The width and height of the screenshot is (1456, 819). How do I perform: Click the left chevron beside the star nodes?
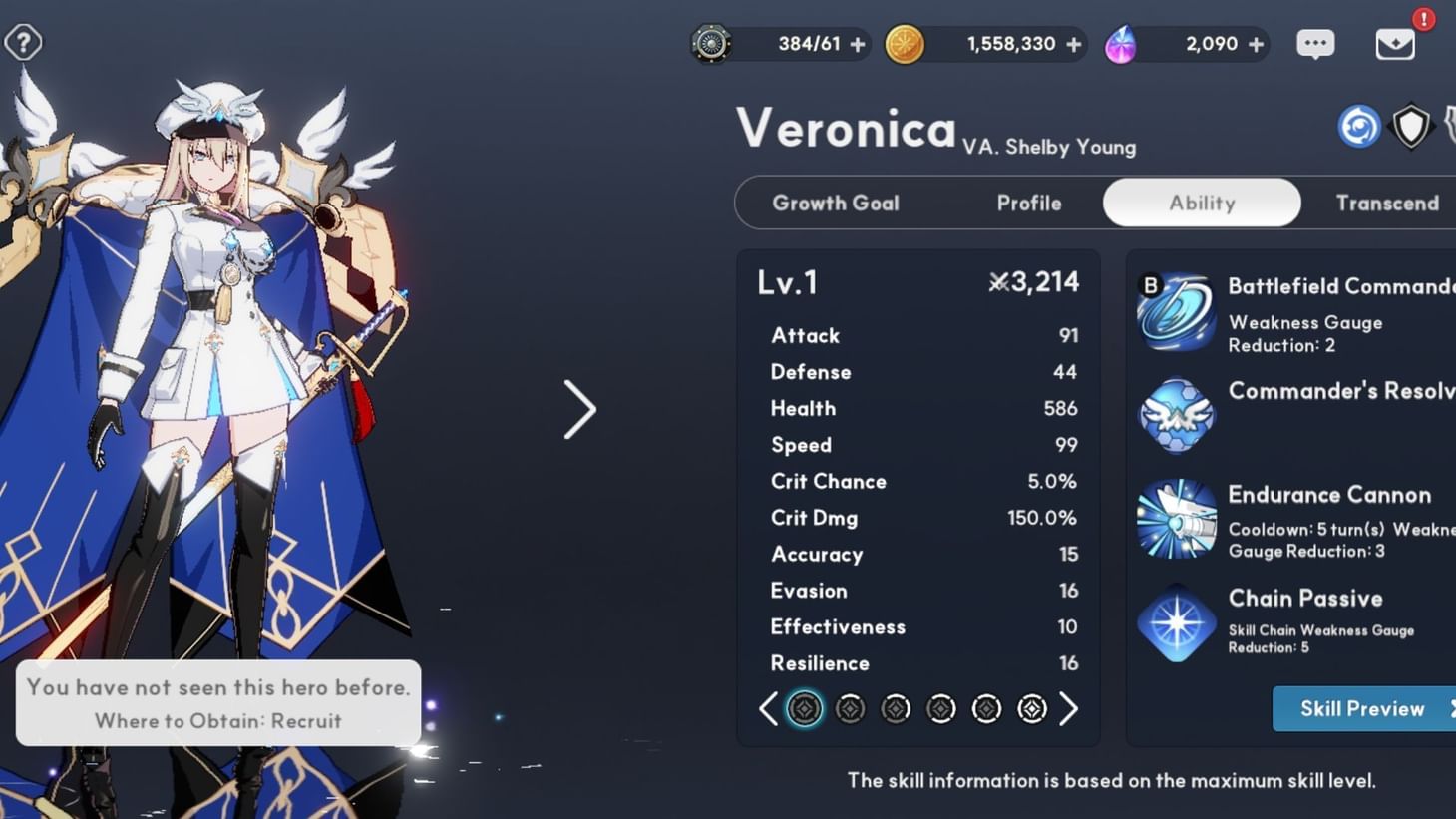point(768,708)
